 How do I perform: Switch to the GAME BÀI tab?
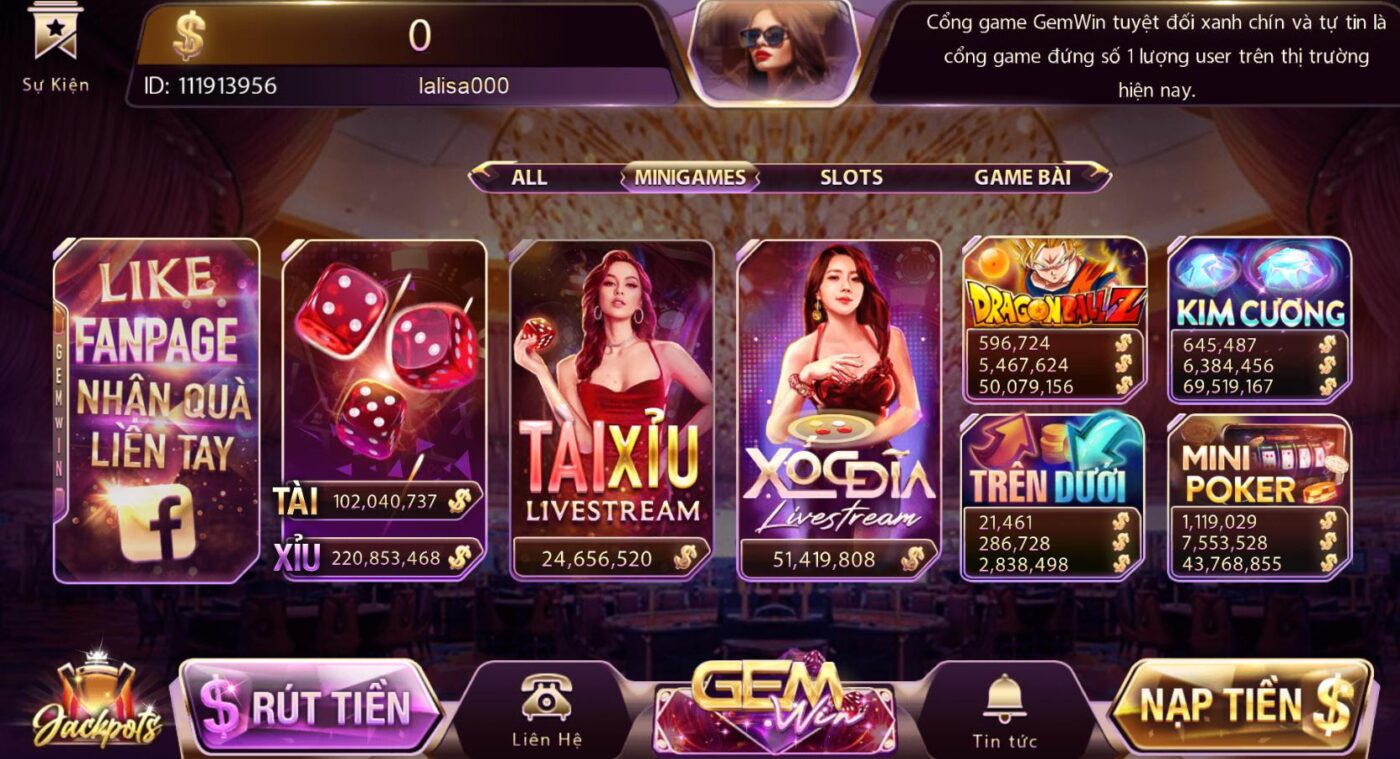(1022, 178)
